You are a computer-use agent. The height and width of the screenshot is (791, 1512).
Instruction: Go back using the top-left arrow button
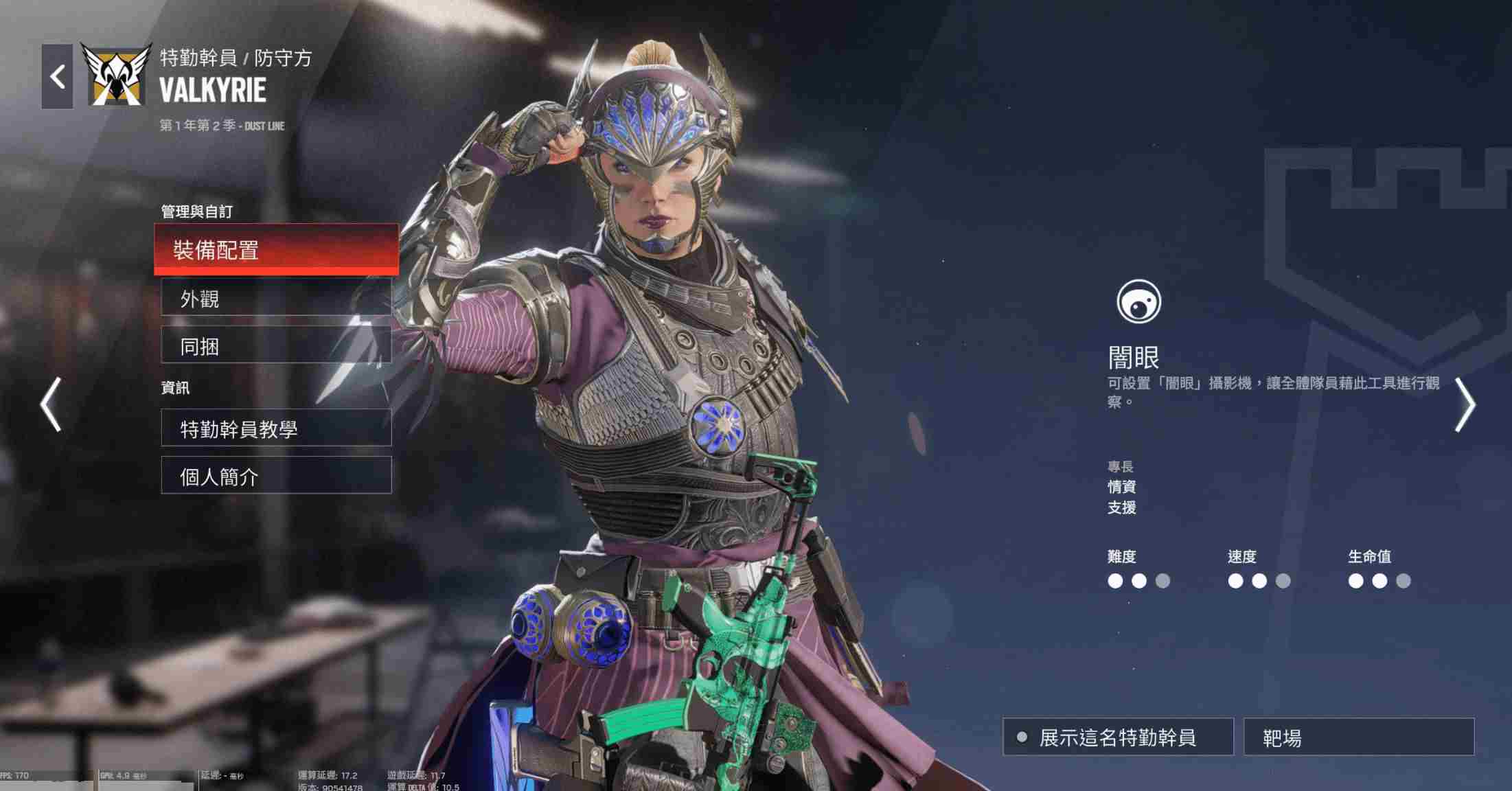tap(57, 76)
